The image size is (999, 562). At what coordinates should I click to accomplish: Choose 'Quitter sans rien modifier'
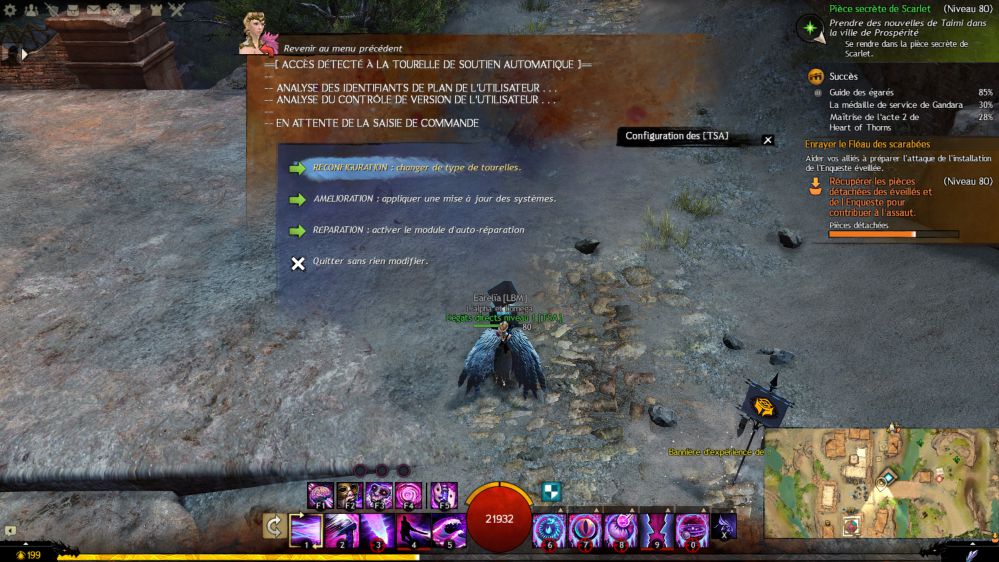tap(370, 262)
